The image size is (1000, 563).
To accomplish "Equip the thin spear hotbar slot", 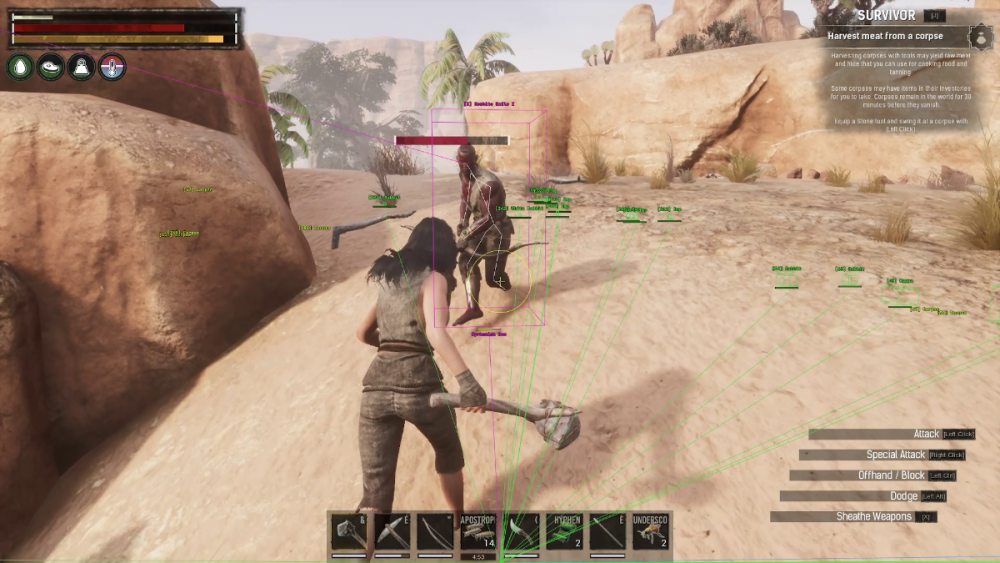I will coord(607,532).
